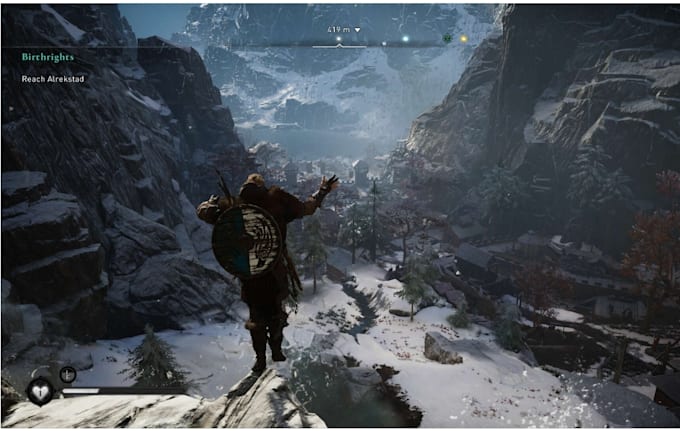Image resolution: width=680 pixels, height=431 pixels.
Task: Select the yellow dot on the compass
Action: click(463, 39)
